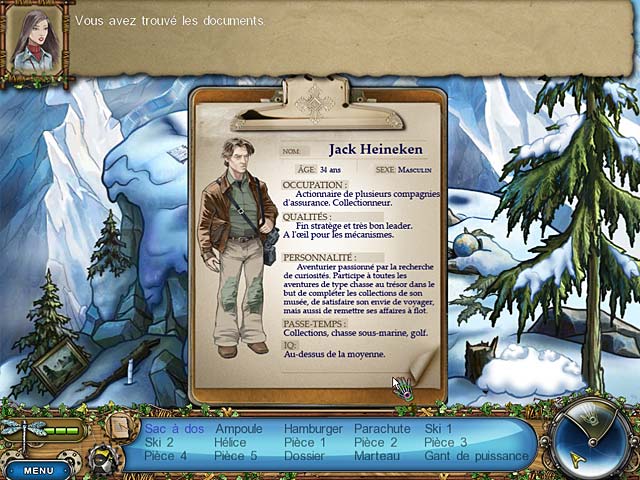Viewport: 640px width, 480px height.
Task: Pick the 'Dossier' entry
Action: point(306,456)
